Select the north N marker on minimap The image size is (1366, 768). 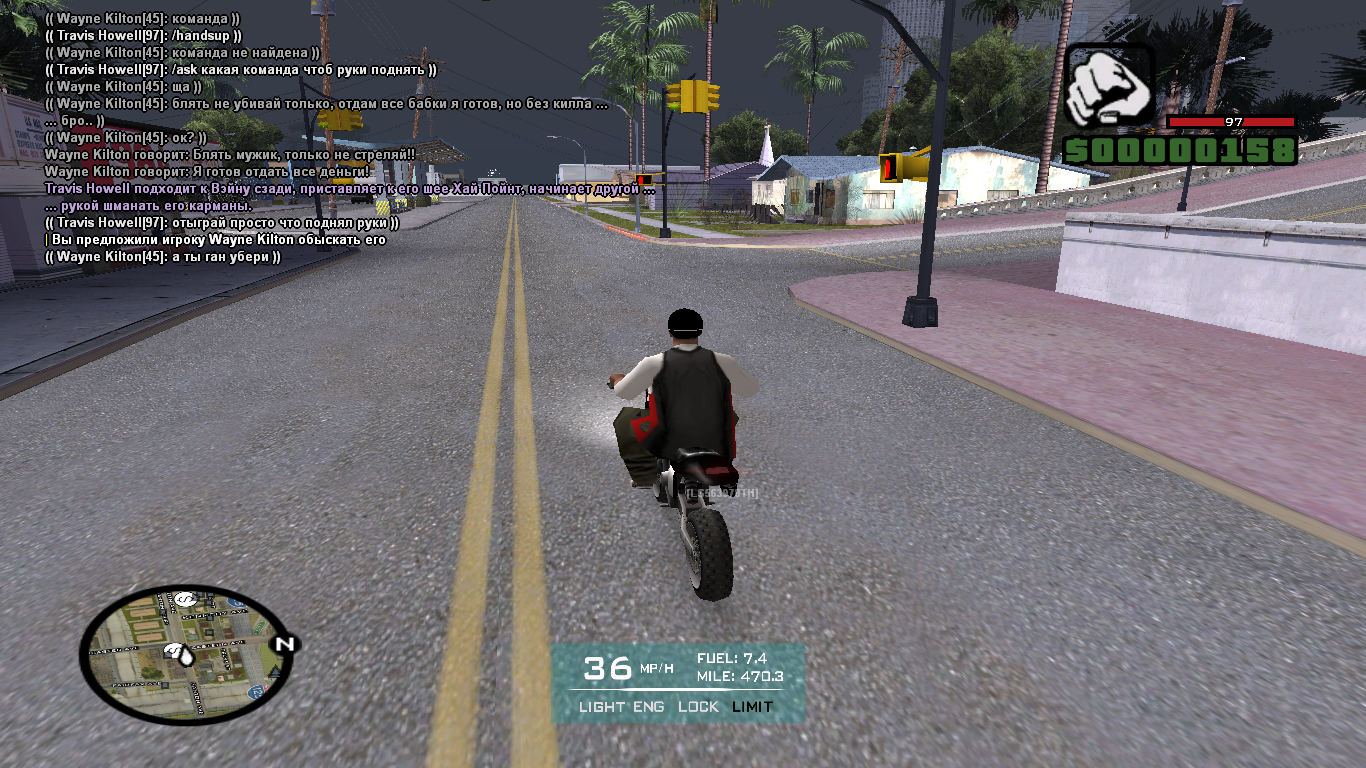pyautogui.click(x=285, y=644)
